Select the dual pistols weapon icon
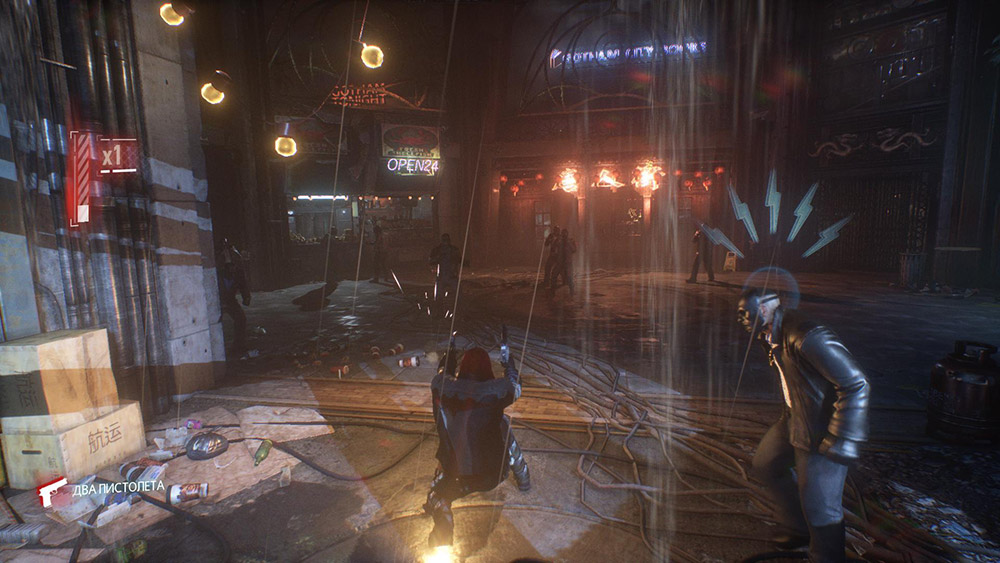This screenshot has height=563, width=1000. pos(52,490)
